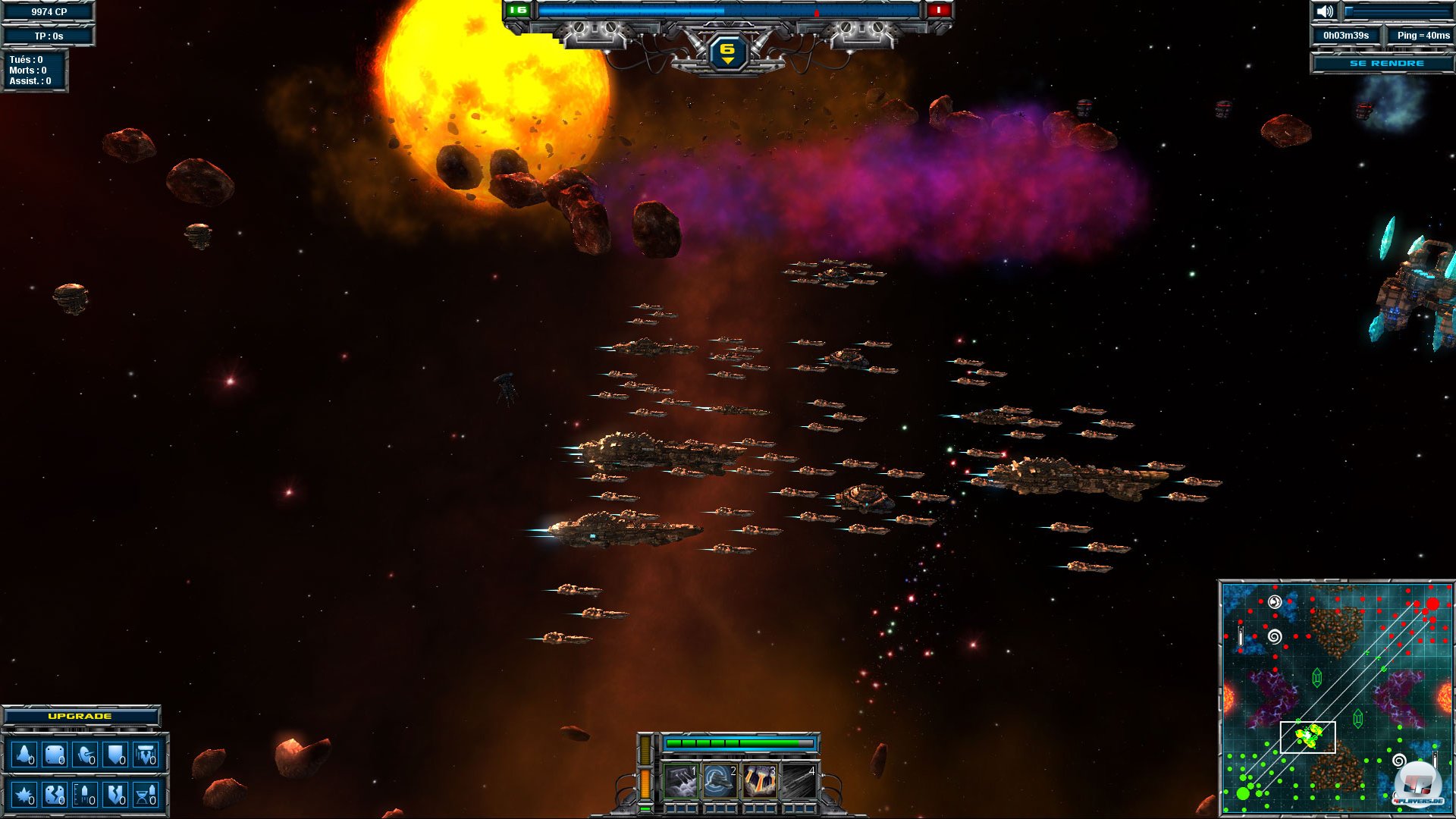Select the bullet range ruler upgrade
Image resolution: width=1456 pixels, height=819 pixels.
tap(85, 795)
